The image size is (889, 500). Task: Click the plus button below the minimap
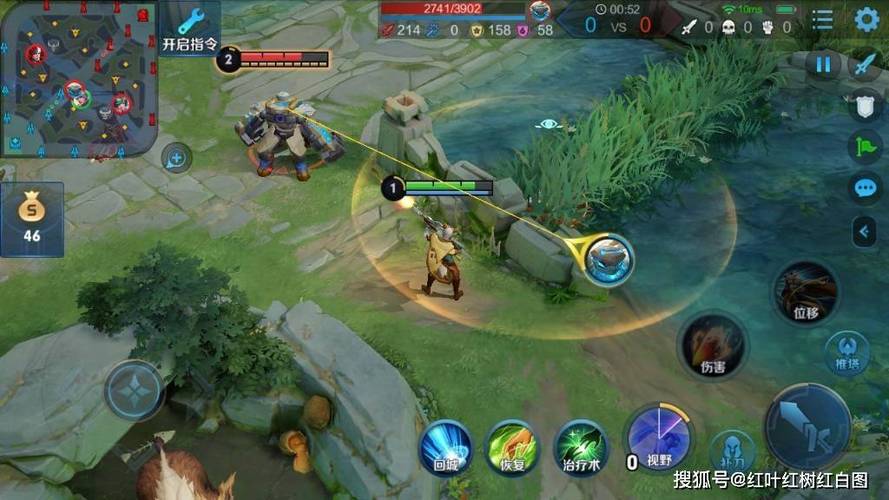pos(176,157)
